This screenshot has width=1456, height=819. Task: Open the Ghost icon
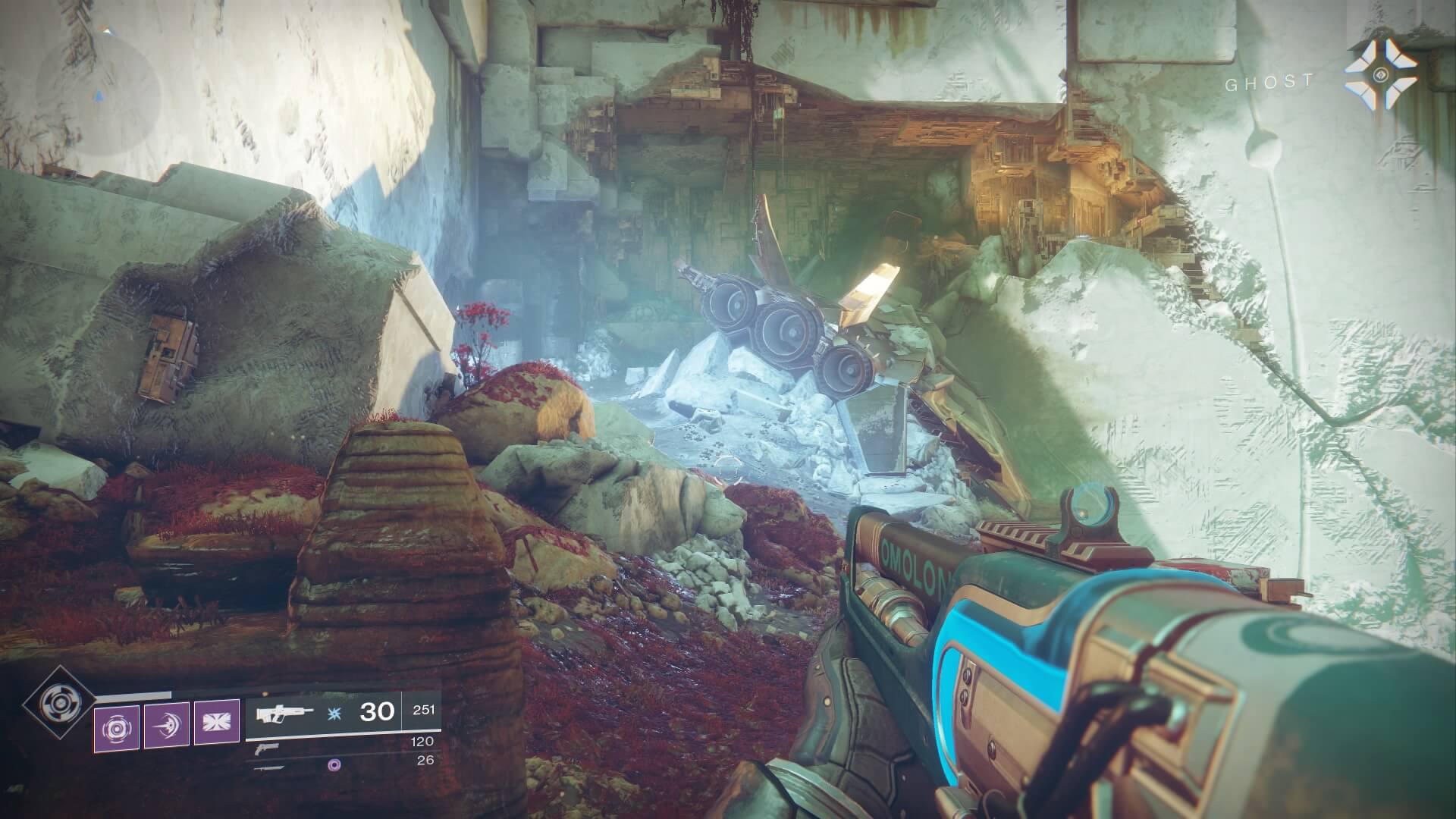(1381, 75)
